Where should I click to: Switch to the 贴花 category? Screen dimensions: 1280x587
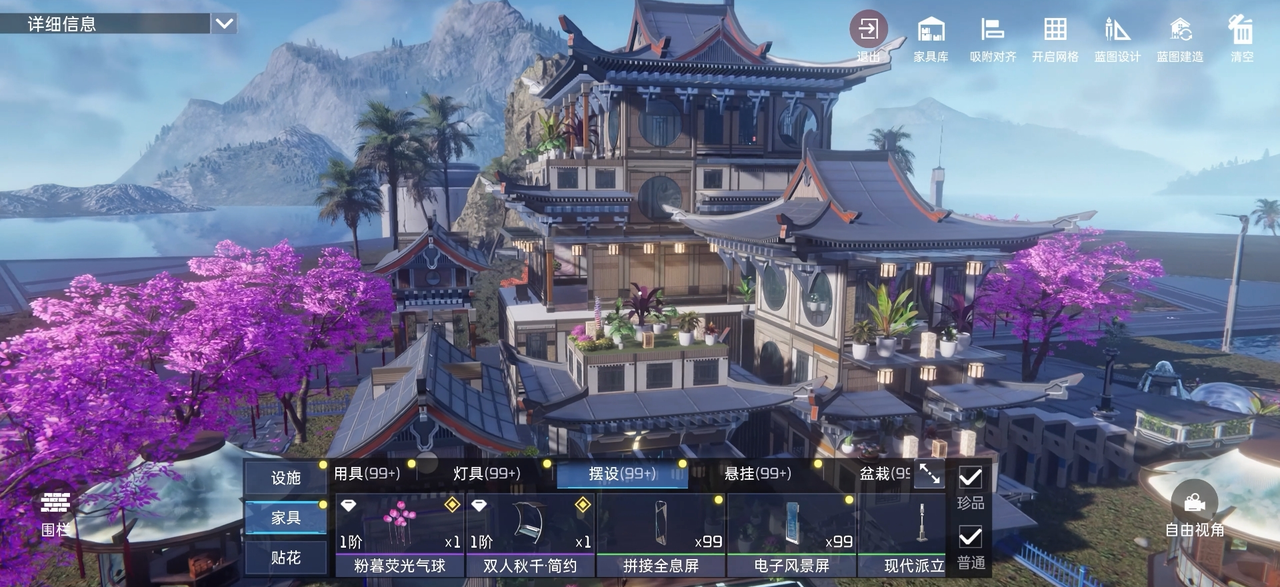(x=286, y=557)
